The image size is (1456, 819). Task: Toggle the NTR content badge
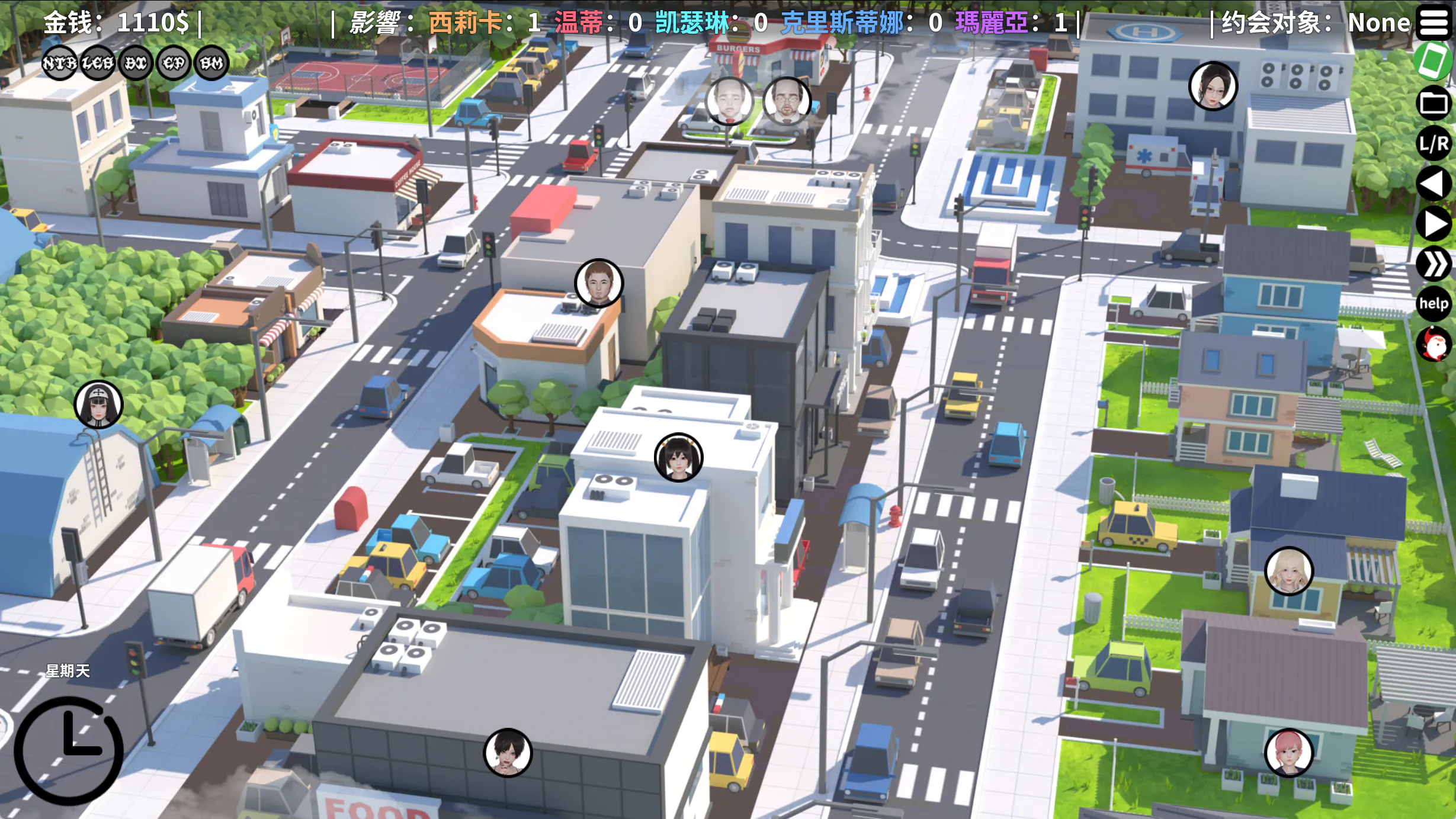tap(59, 63)
